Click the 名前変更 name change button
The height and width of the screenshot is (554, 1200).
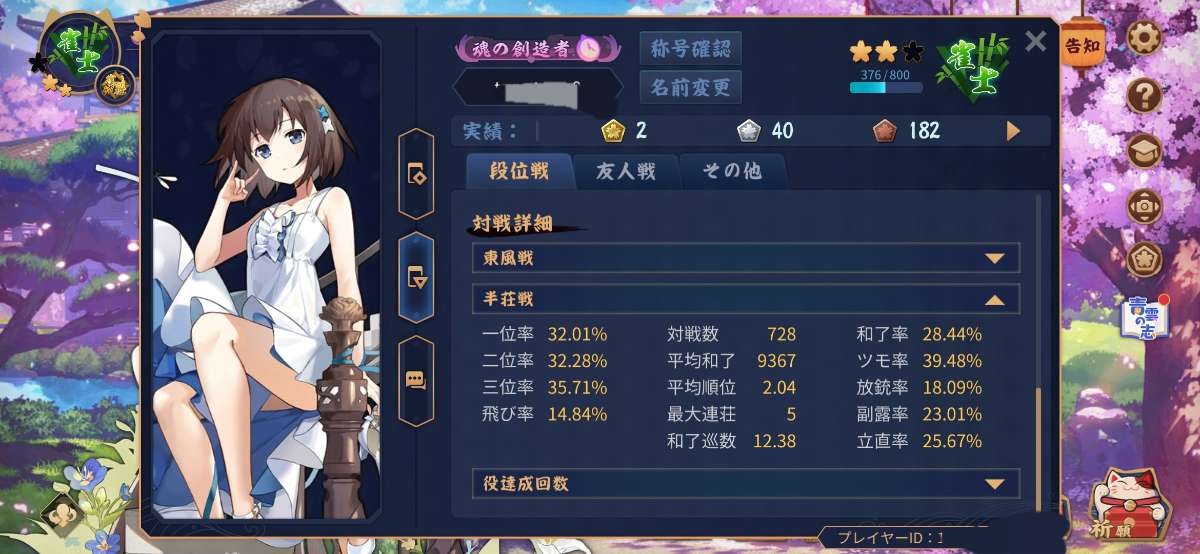click(x=690, y=87)
